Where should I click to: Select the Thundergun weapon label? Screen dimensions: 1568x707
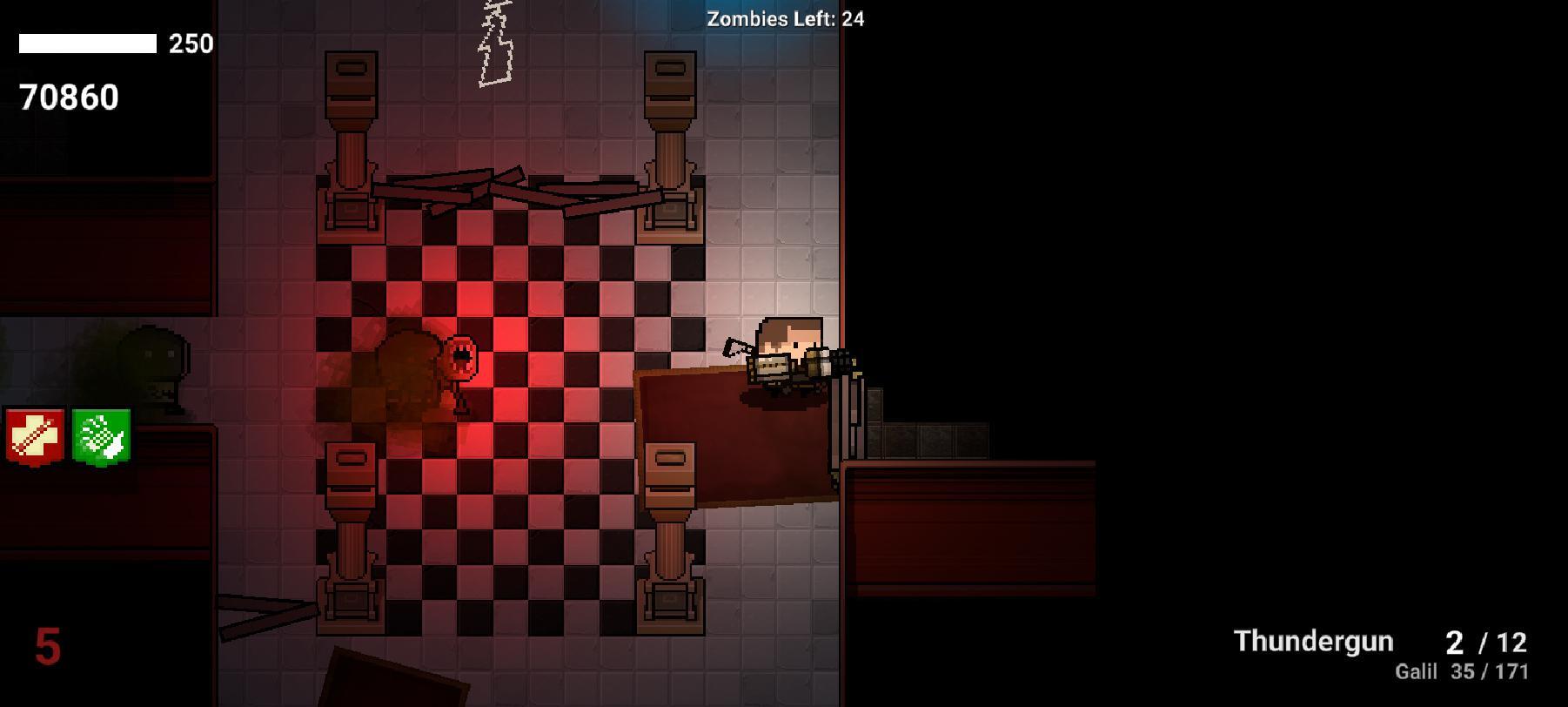click(x=1313, y=642)
